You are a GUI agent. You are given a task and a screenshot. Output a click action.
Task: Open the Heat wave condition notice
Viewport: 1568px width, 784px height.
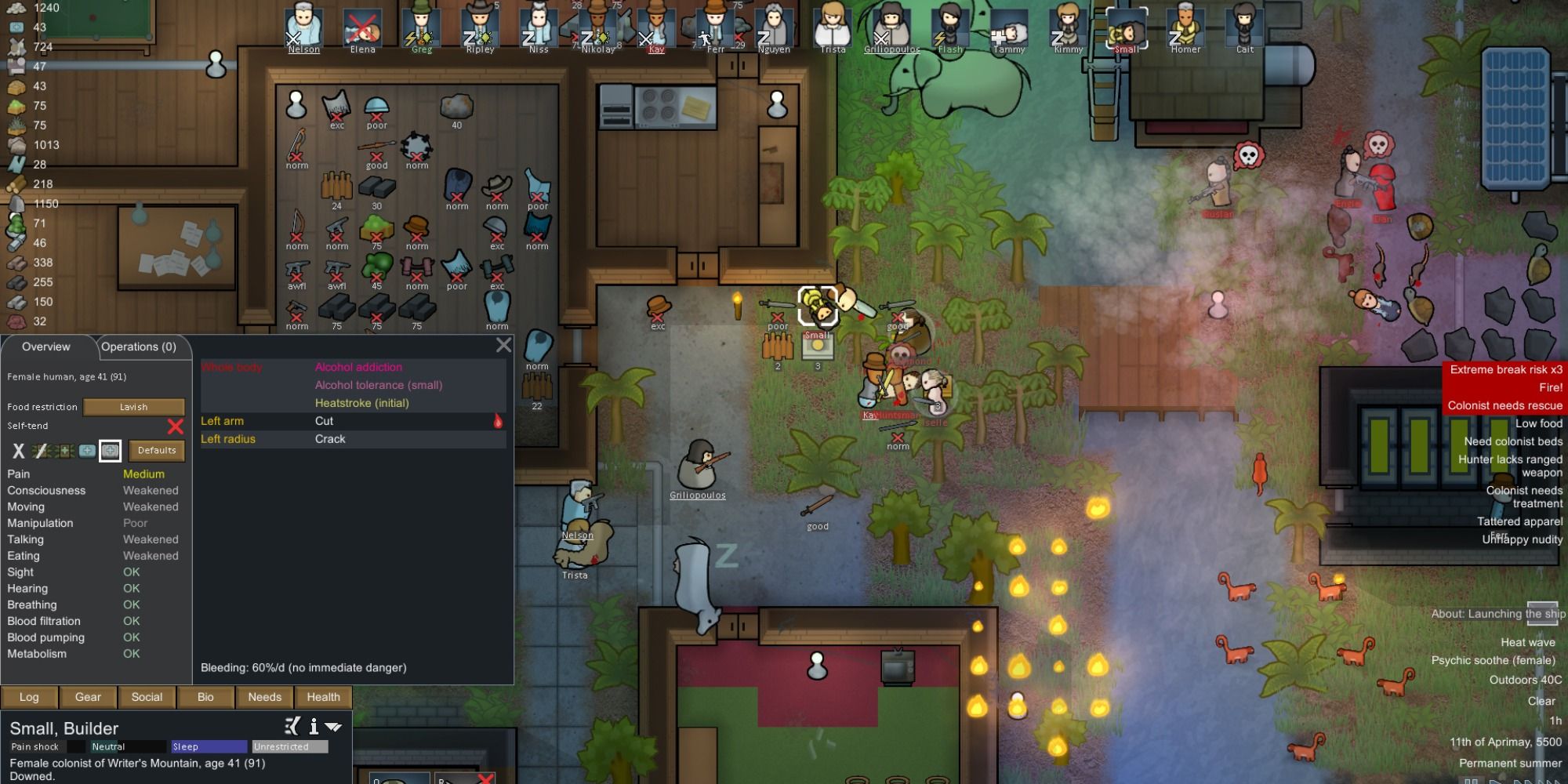[1527, 643]
